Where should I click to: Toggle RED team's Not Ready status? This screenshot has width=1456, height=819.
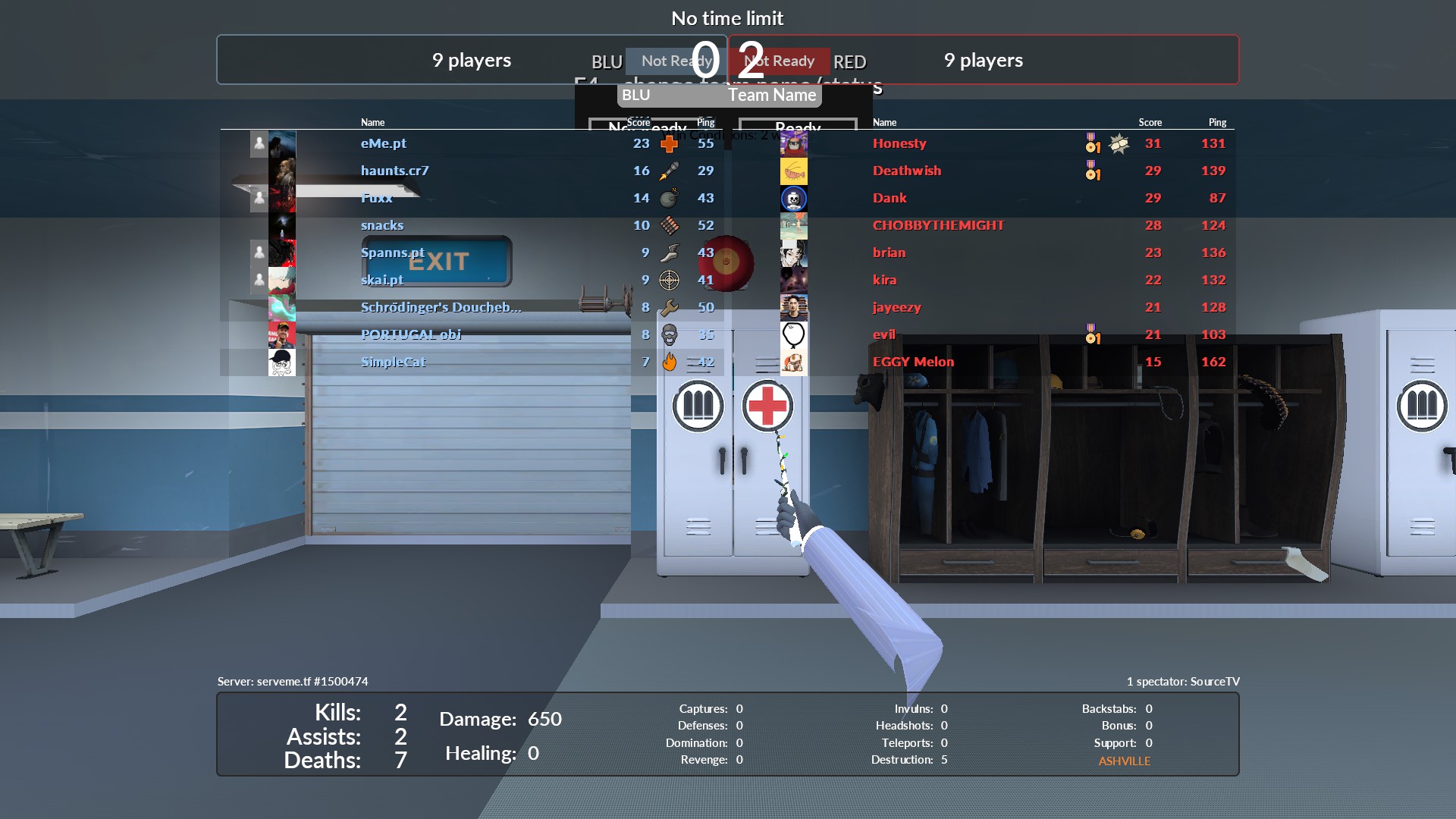point(780,61)
